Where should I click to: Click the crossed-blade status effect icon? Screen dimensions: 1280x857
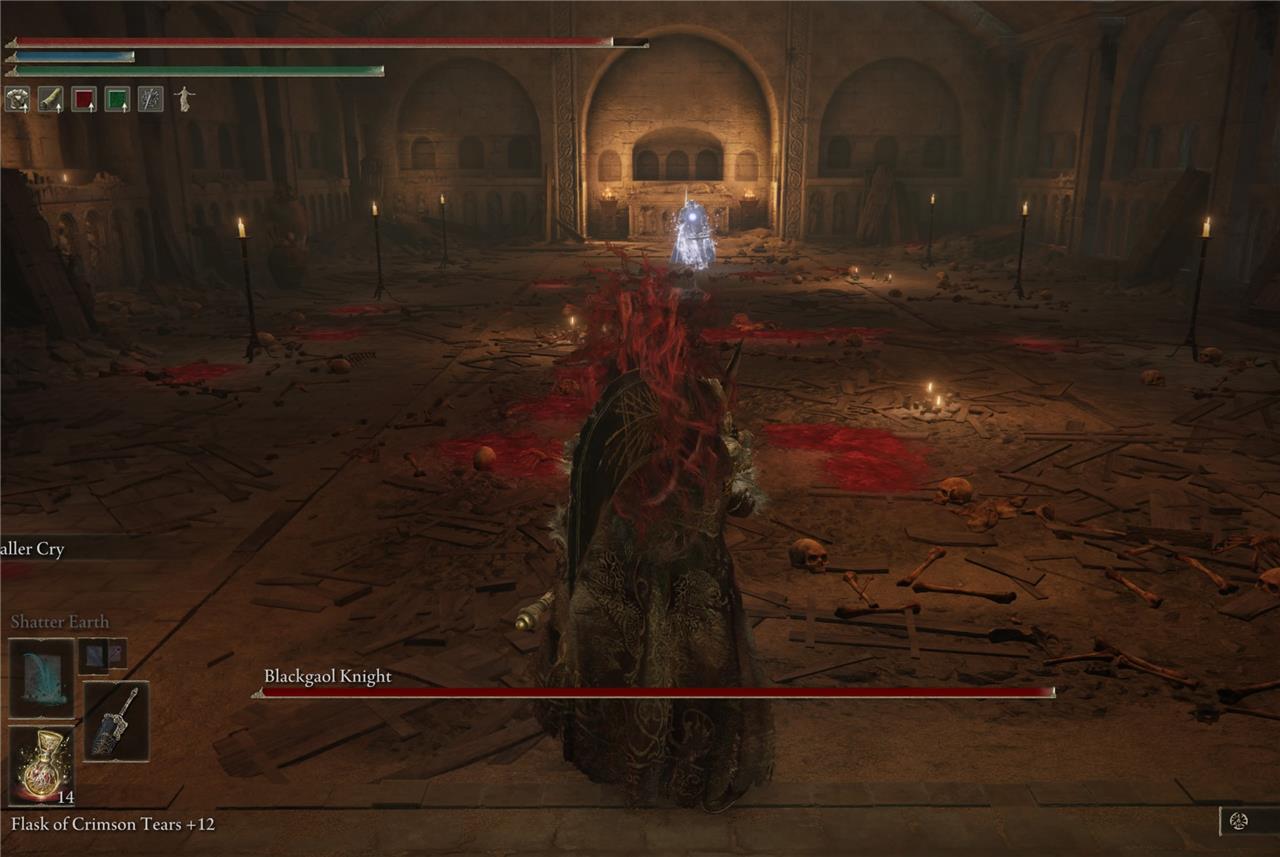pos(150,99)
